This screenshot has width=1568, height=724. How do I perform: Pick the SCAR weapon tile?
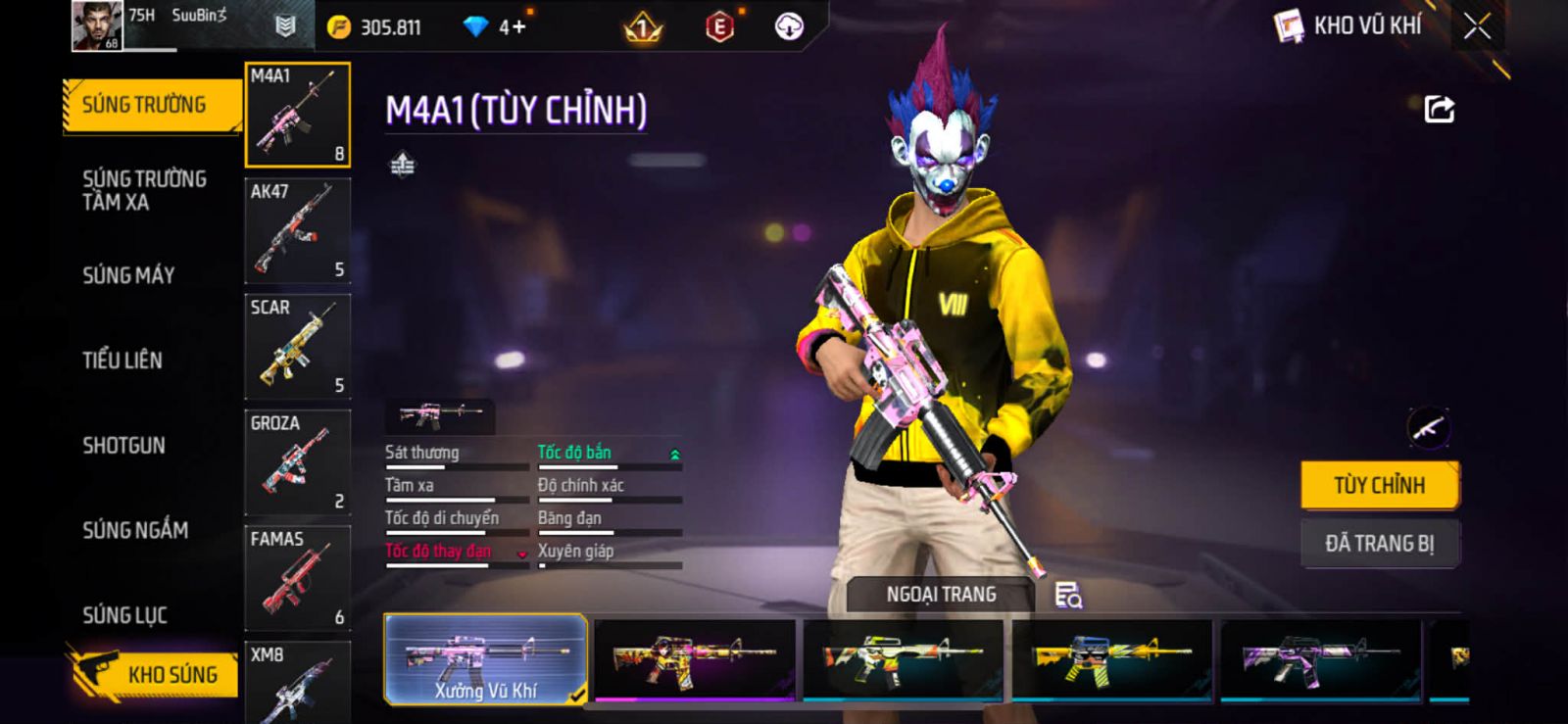click(297, 346)
